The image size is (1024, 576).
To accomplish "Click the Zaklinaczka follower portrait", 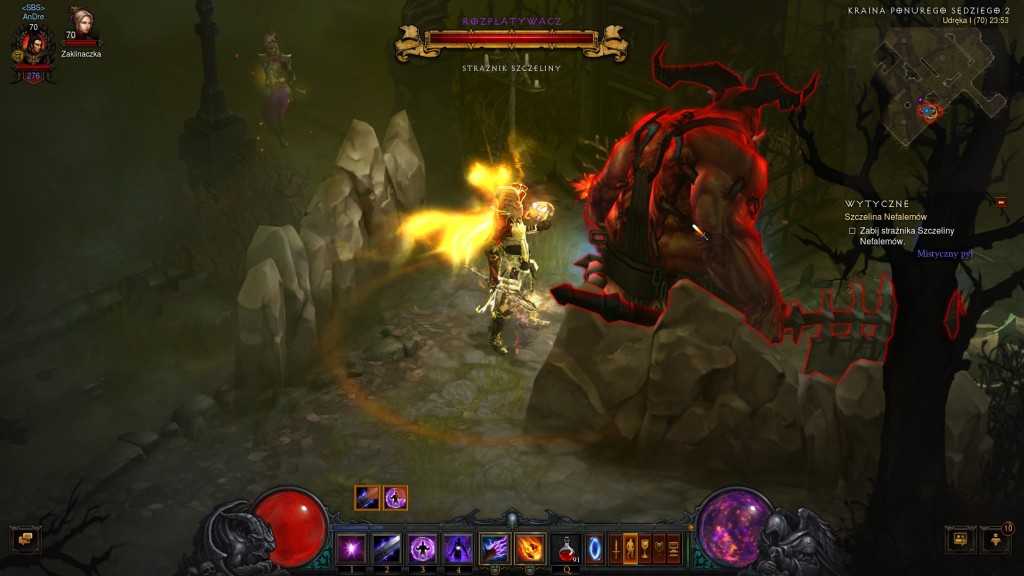I will point(79,24).
